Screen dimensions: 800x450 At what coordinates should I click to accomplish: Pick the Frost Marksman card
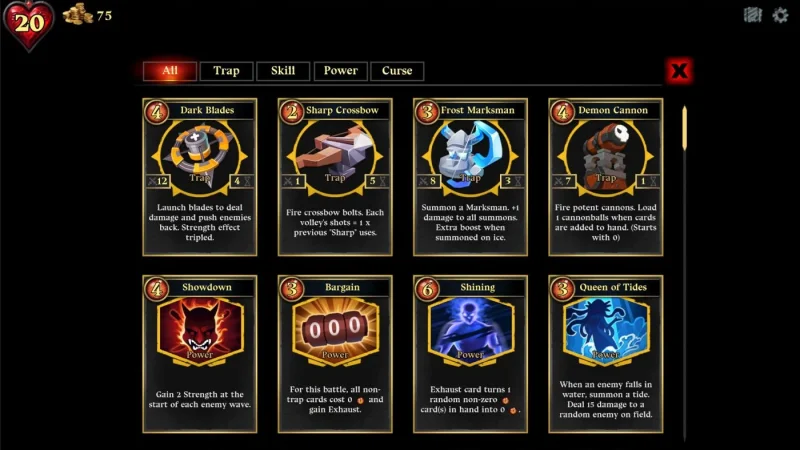coord(470,177)
